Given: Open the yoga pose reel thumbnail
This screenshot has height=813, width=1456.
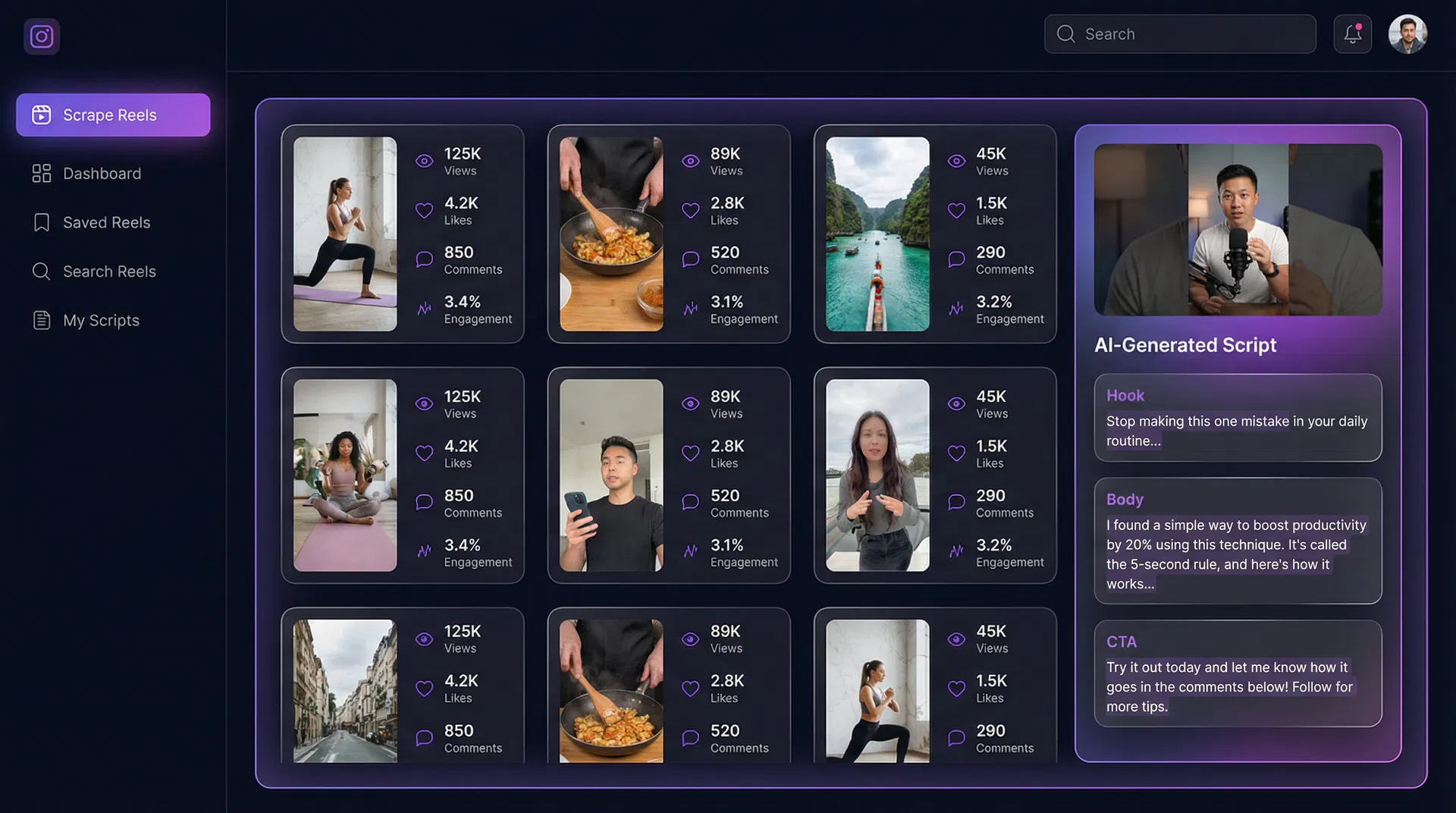Looking at the screenshot, I should pos(345,235).
